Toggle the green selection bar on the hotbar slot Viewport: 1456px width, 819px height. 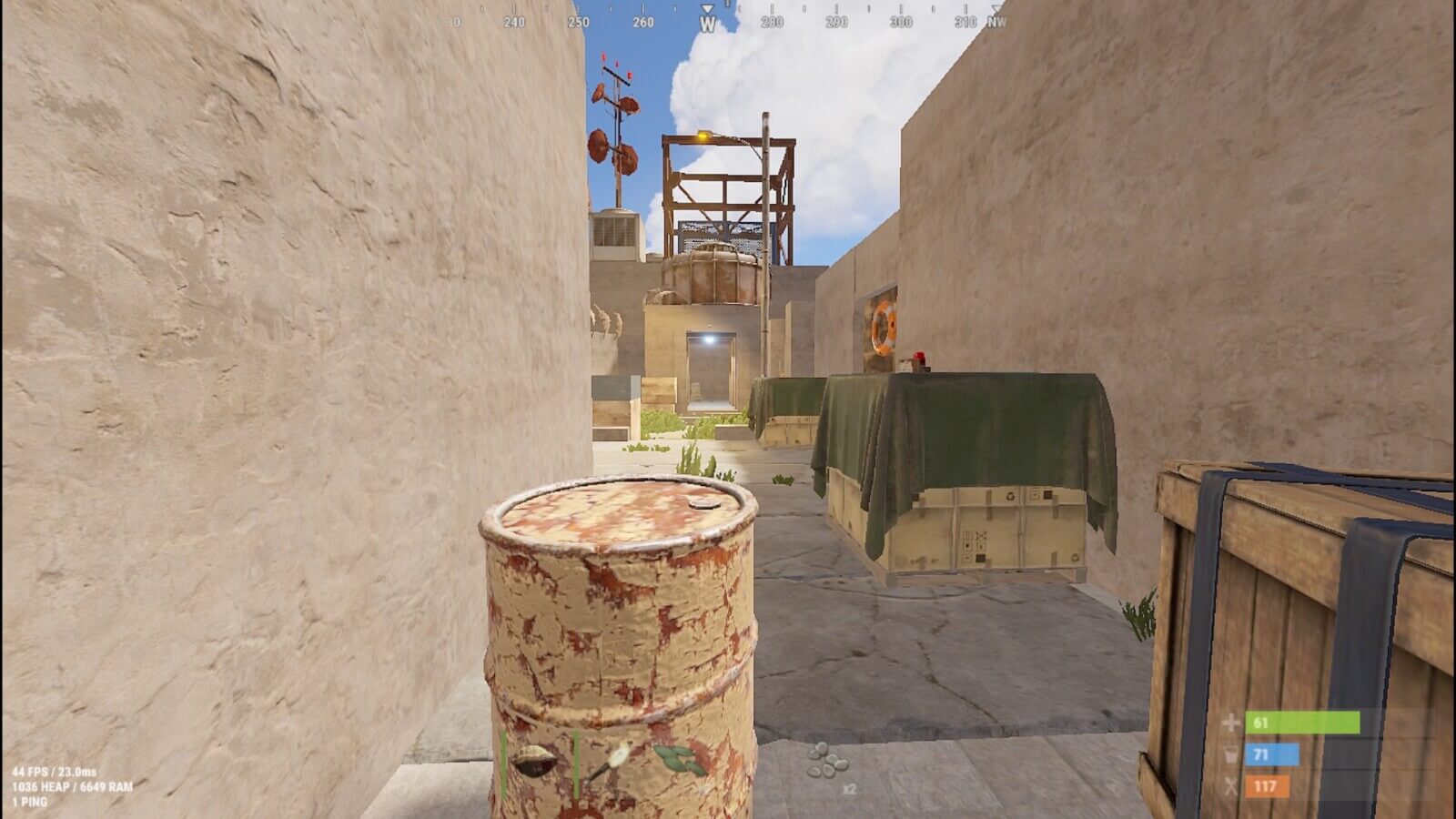pos(502,763)
